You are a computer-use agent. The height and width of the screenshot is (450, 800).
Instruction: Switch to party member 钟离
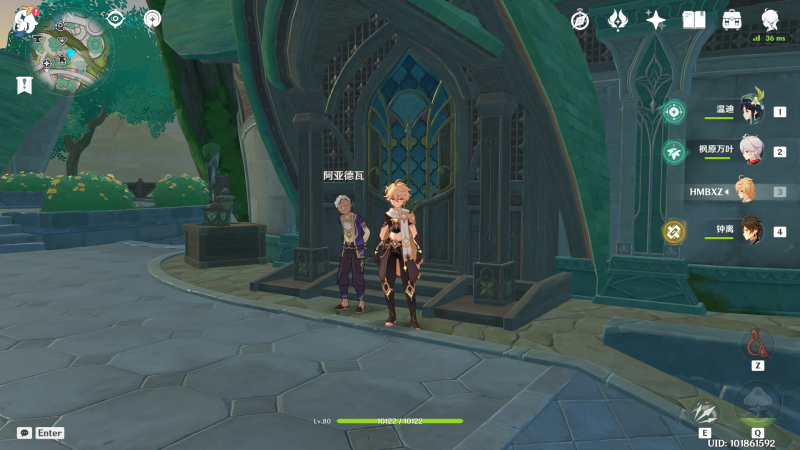tap(750, 231)
